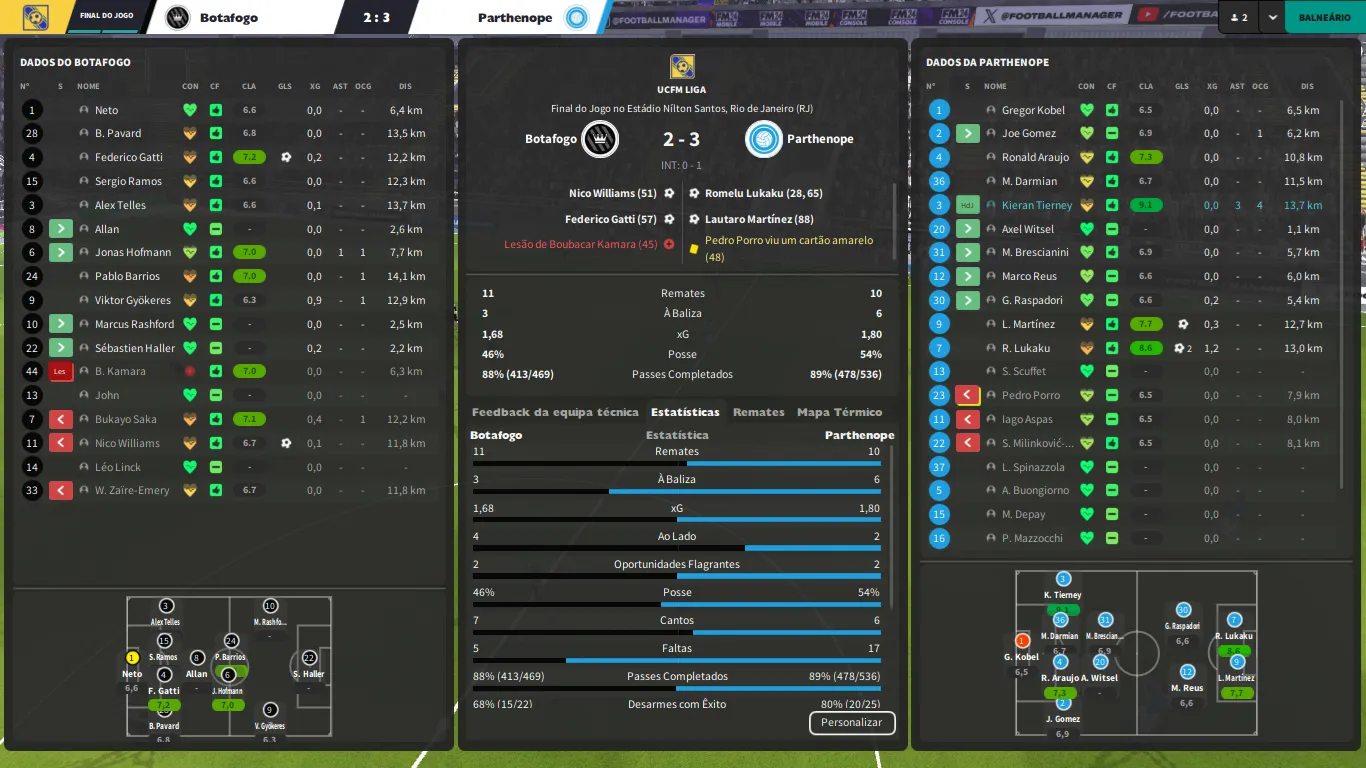This screenshot has width=1366, height=768.
Task: Show Feedback da equipa técnica tab
Action: [555, 412]
